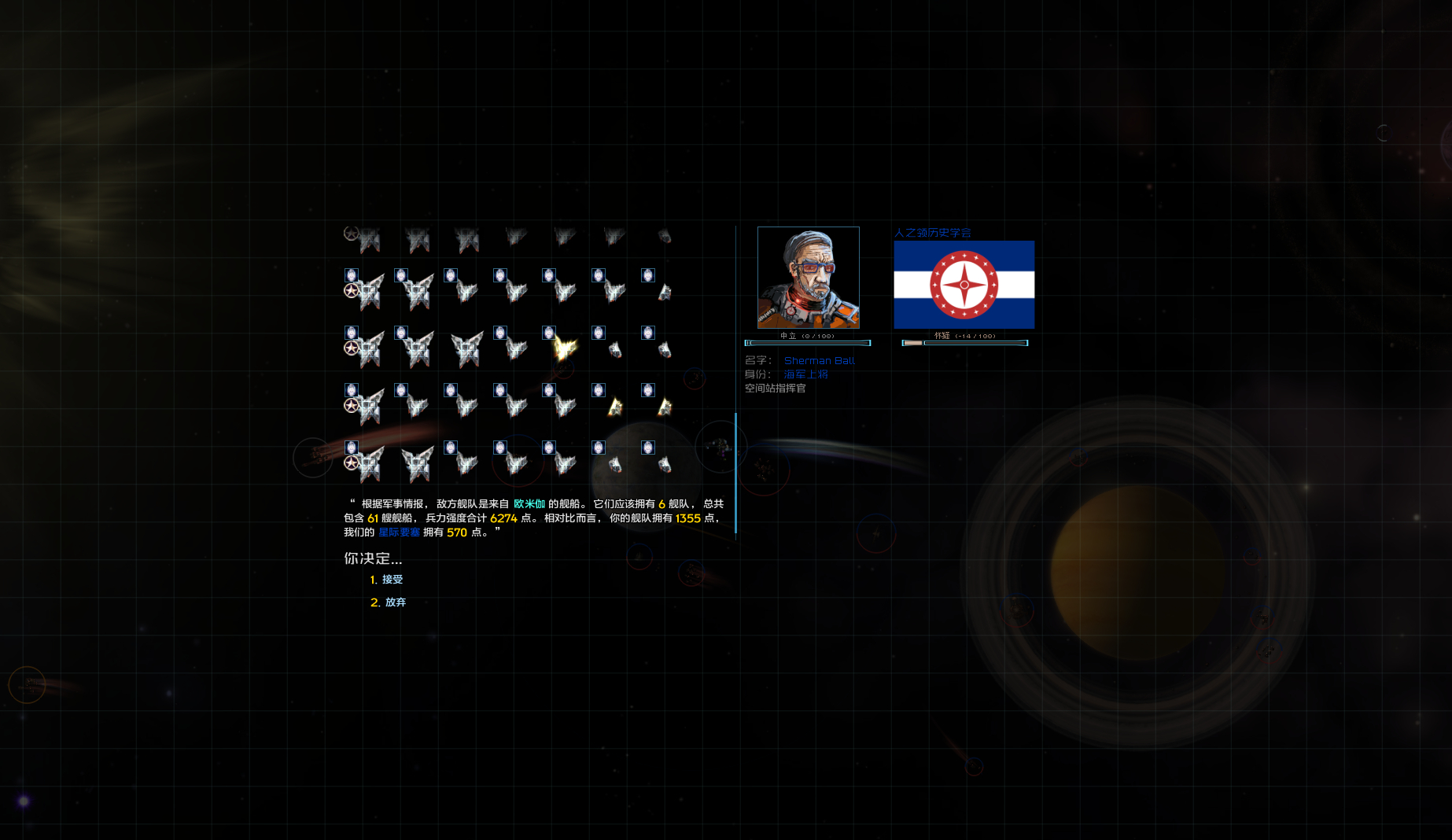This screenshot has height=840, width=1452.
Task: Click Sherman Ball's portrait
Action: point(808,278)
